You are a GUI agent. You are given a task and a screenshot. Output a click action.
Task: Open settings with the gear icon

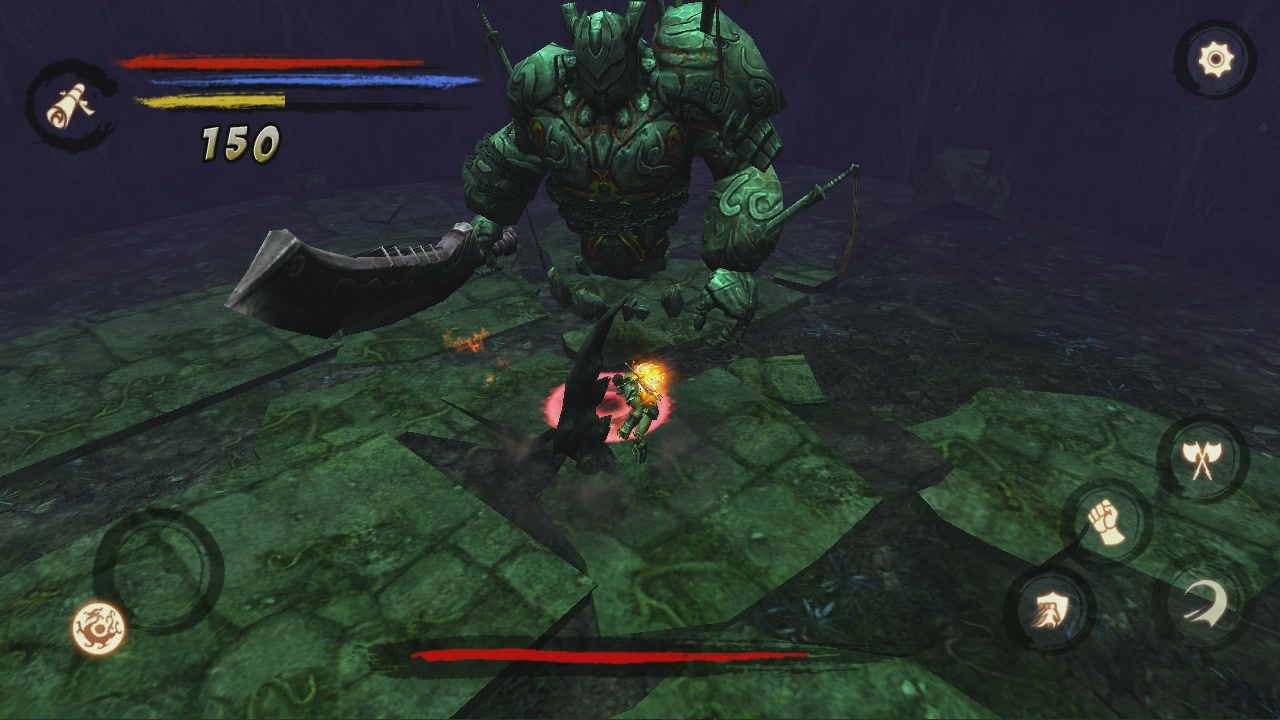tap(1215, 60)
